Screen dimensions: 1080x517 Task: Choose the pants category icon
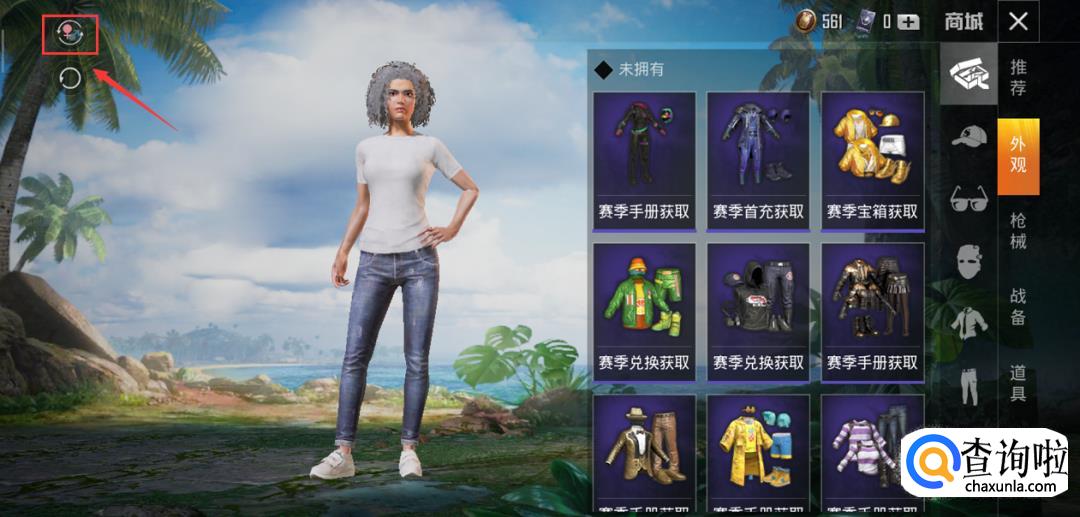pos(968,384)
